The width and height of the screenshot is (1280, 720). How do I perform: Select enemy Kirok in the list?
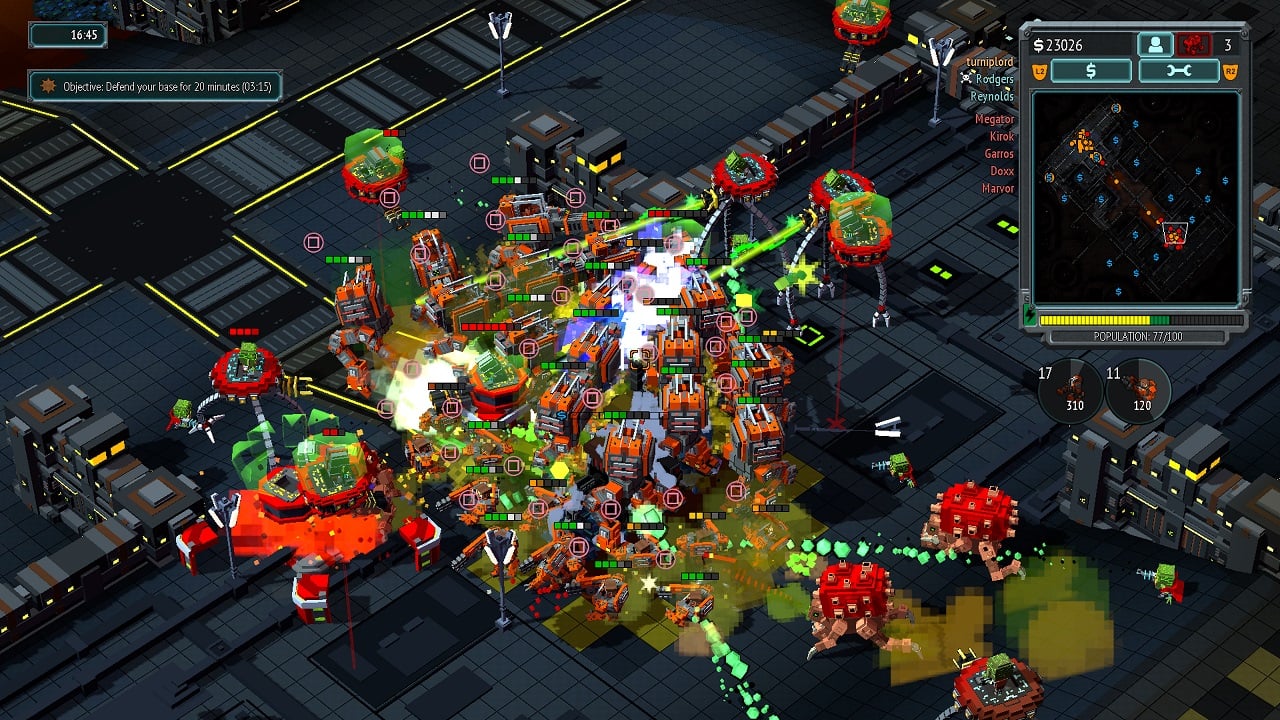coord(1001,136)
